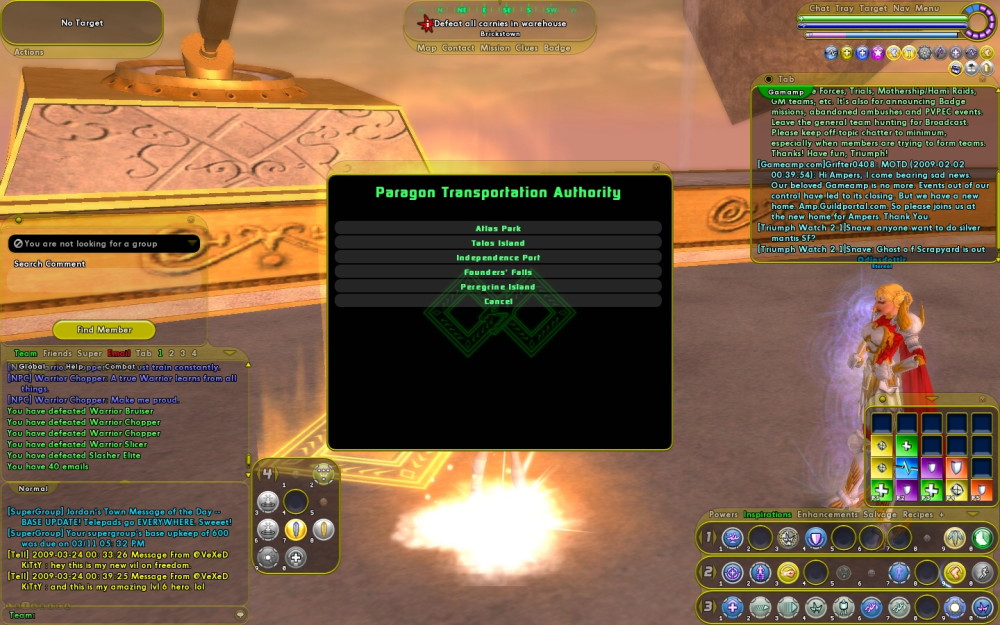Open the Email tab in chat
The image size is (1000, 625).
pyautogui.click(x=118, y=353)
